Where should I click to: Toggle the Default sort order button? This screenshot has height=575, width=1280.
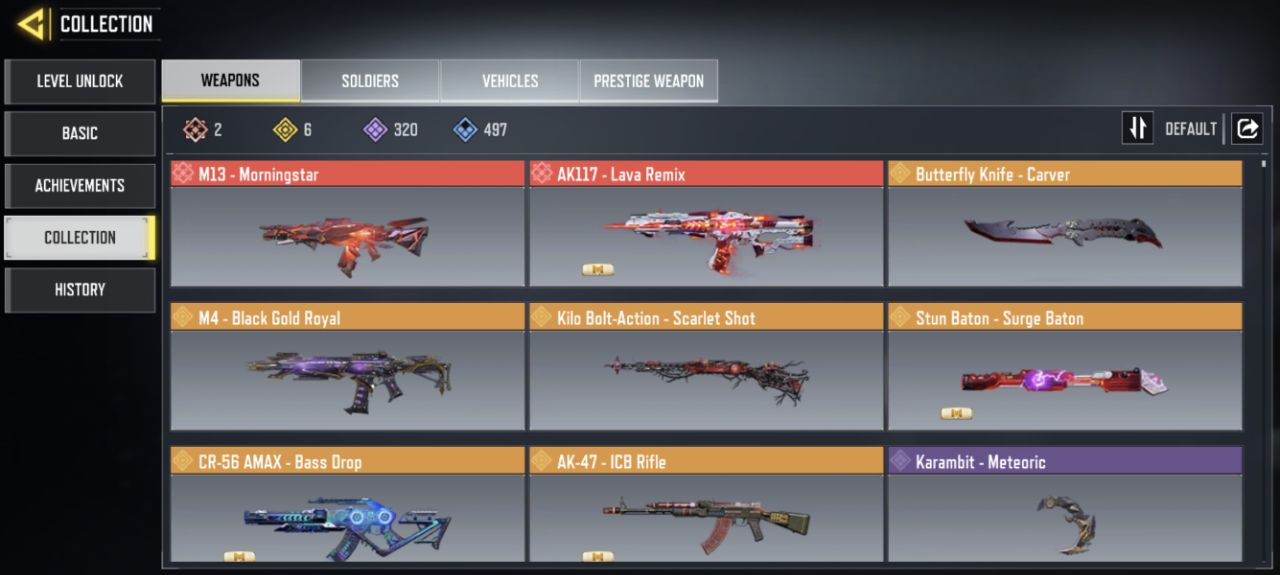(1138, 128)
